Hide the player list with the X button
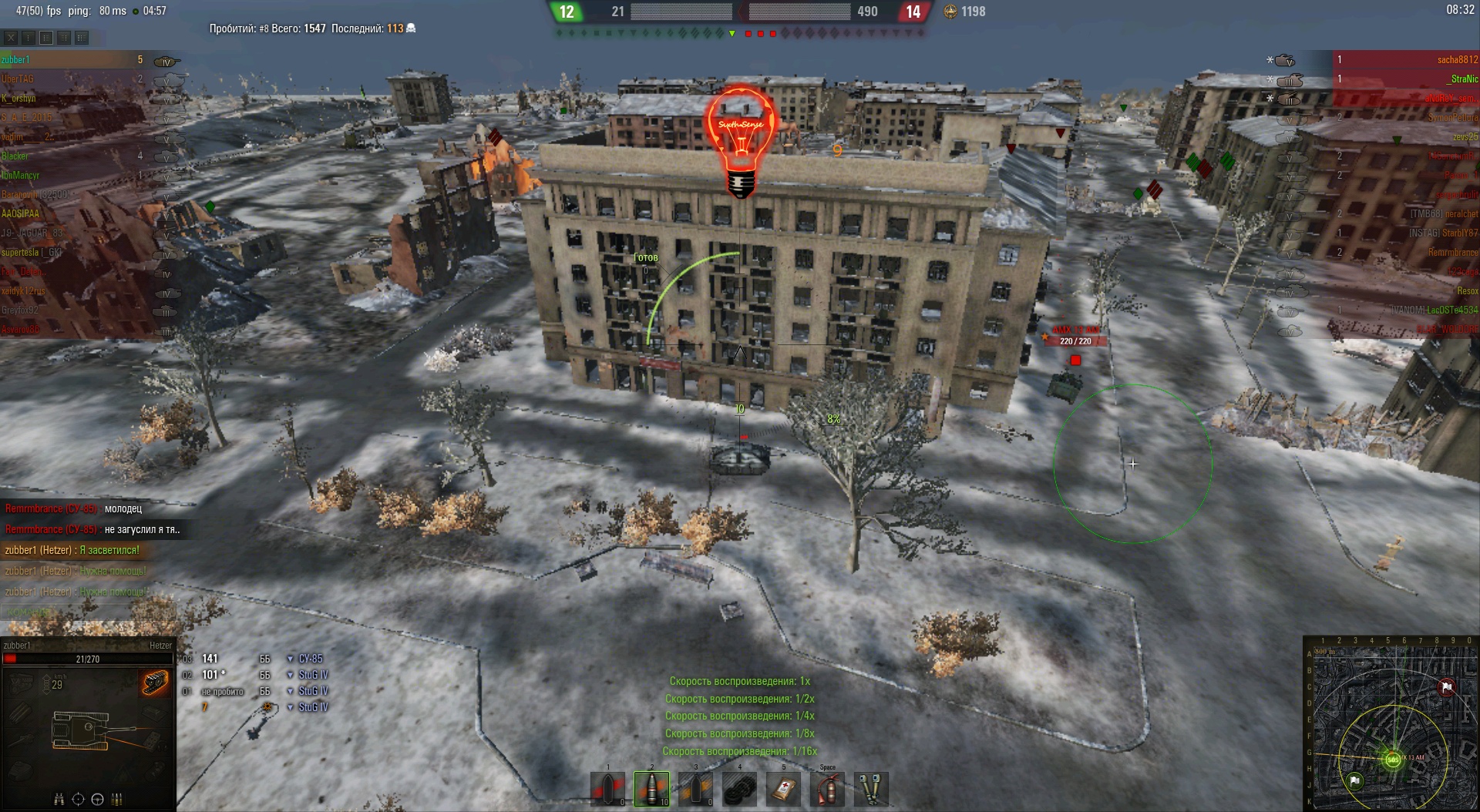 point(11,37)
